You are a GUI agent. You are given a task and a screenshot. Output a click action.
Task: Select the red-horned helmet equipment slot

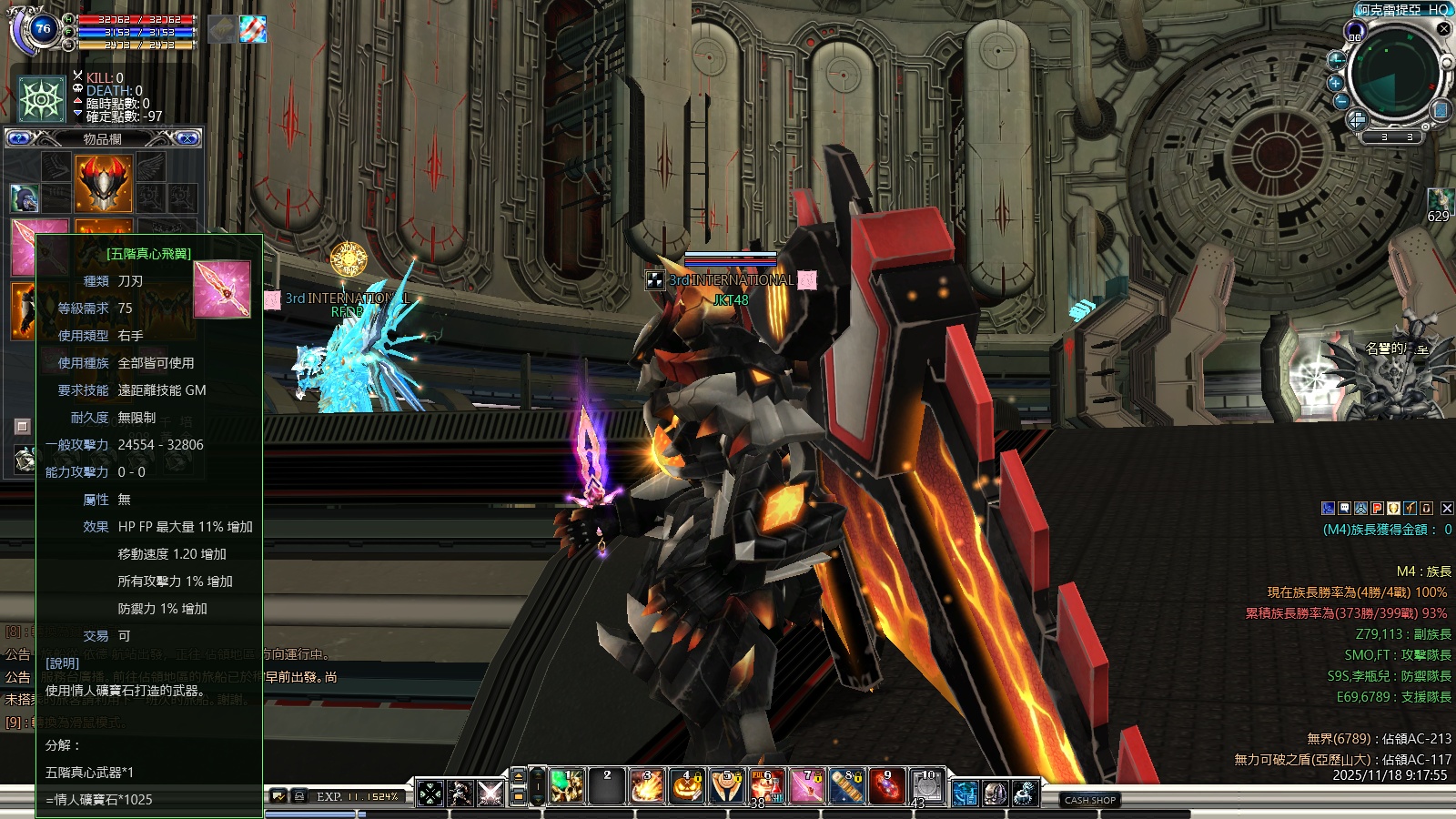click(104, 182)
